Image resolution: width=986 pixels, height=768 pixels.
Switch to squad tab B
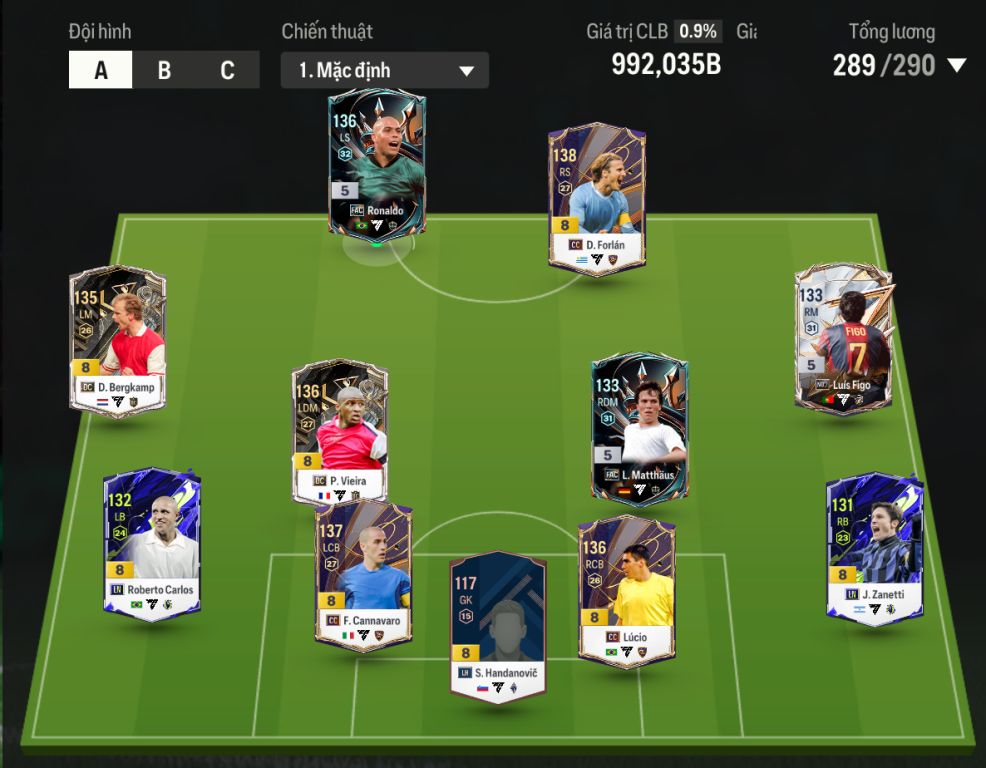(x=164, y=70)
